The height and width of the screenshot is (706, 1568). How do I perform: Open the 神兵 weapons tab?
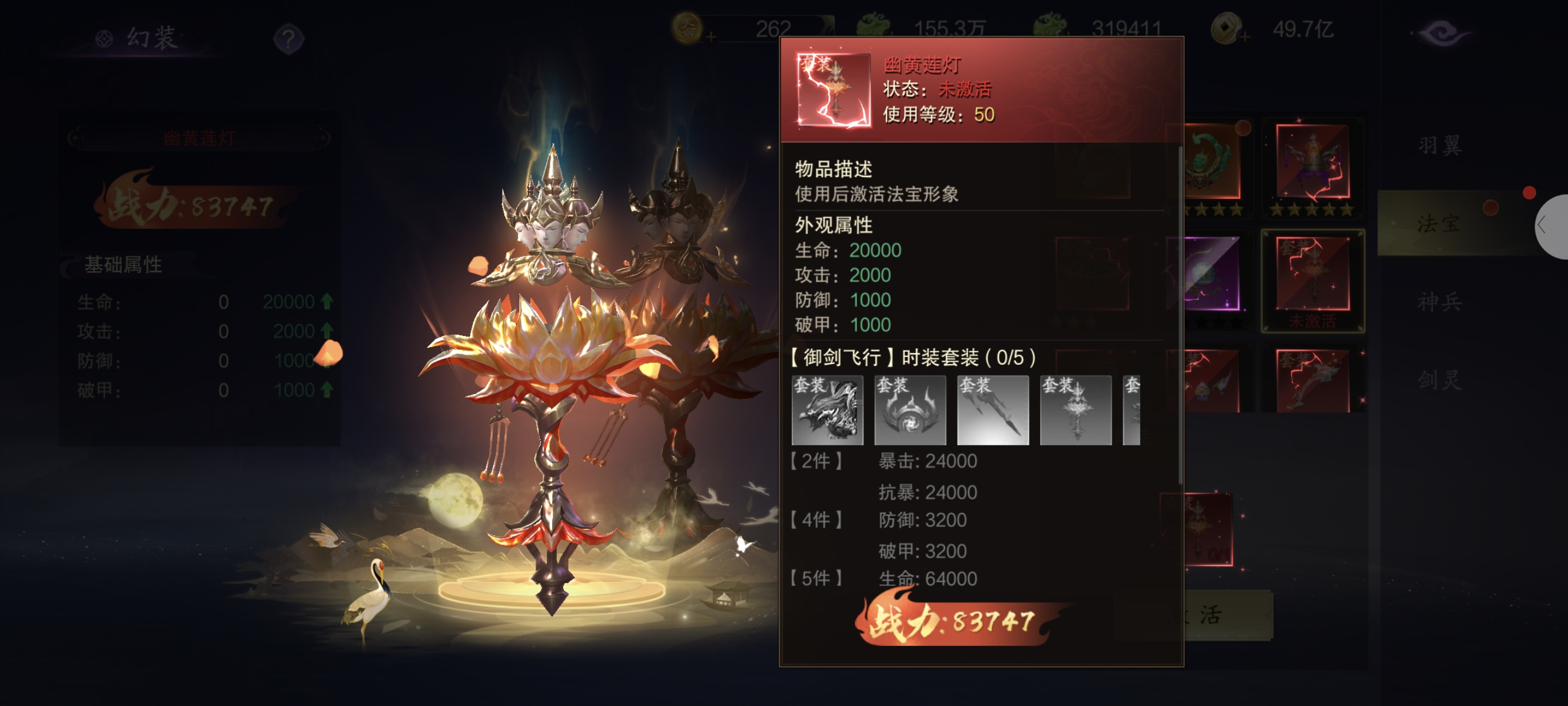[1439, 302]
